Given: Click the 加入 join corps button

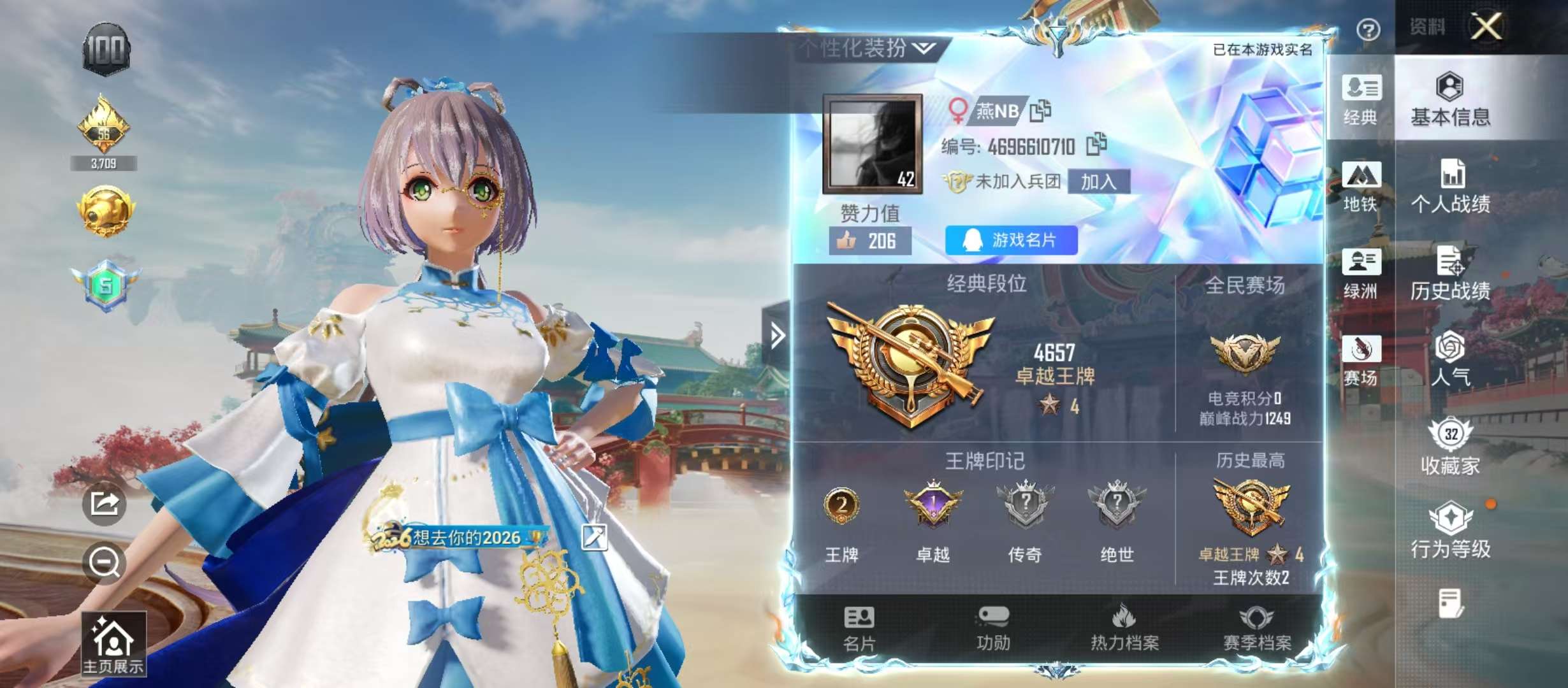Looking at the screenshot, I should [1098, 182].
